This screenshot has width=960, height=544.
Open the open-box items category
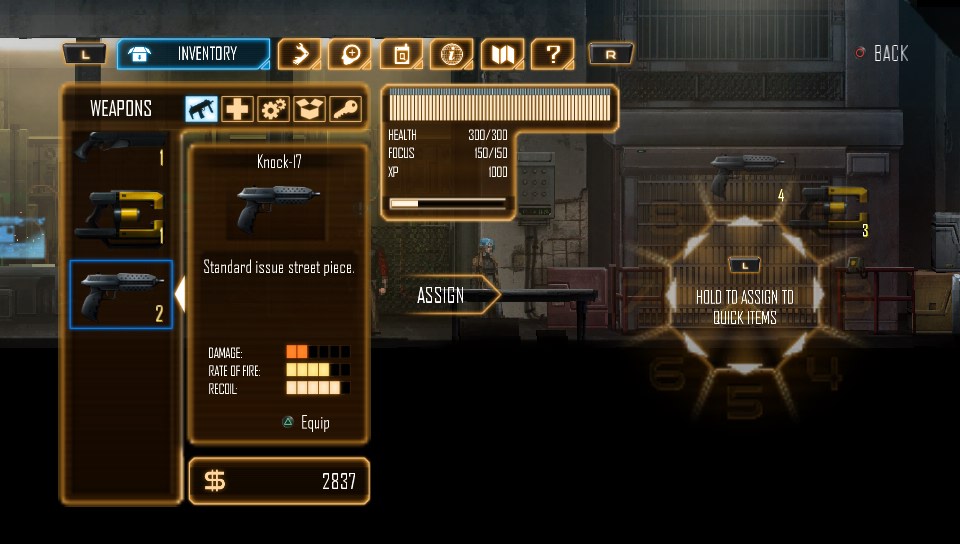(309, 109)
